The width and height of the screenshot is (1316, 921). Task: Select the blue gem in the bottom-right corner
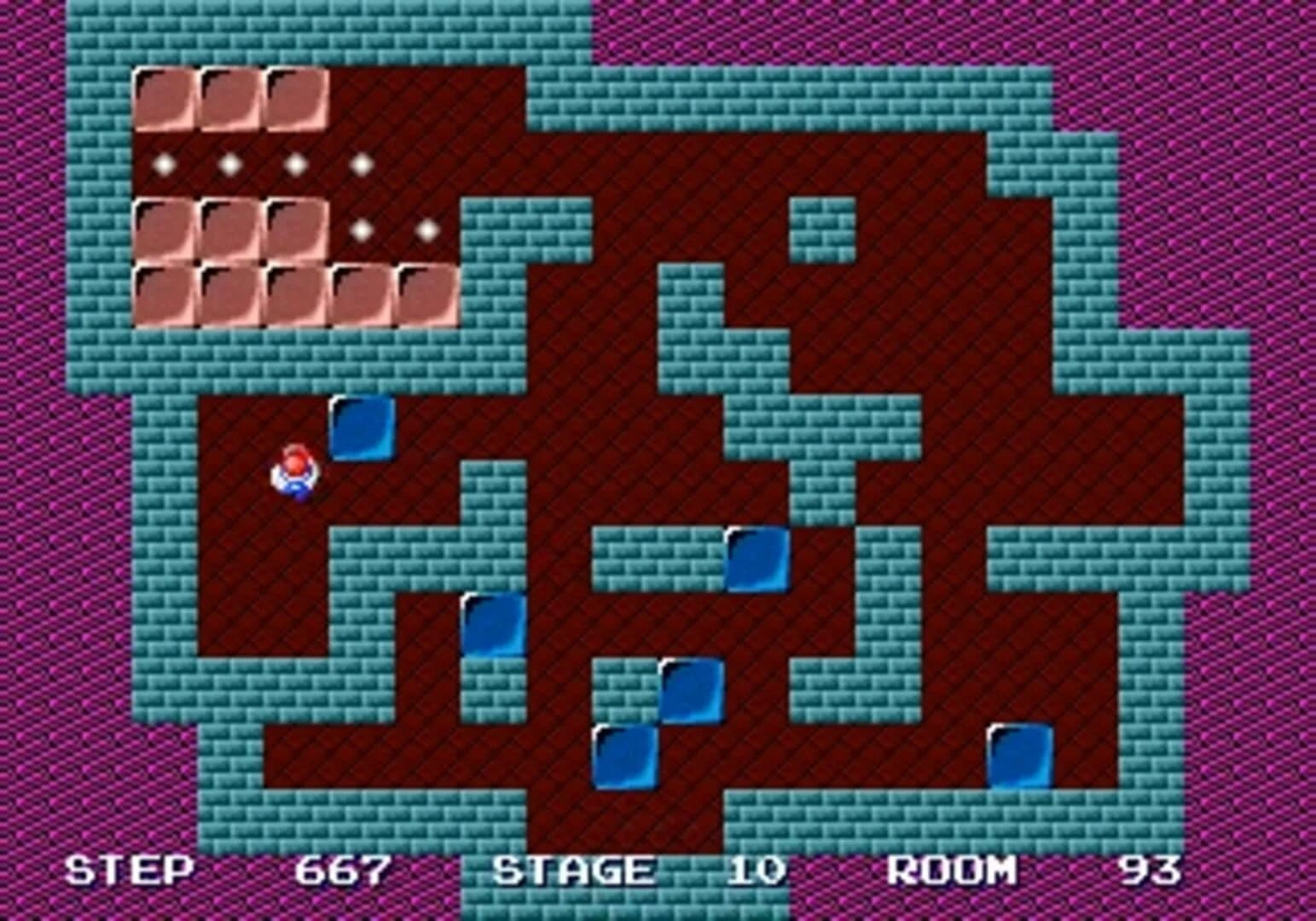tap(1018, 757)
